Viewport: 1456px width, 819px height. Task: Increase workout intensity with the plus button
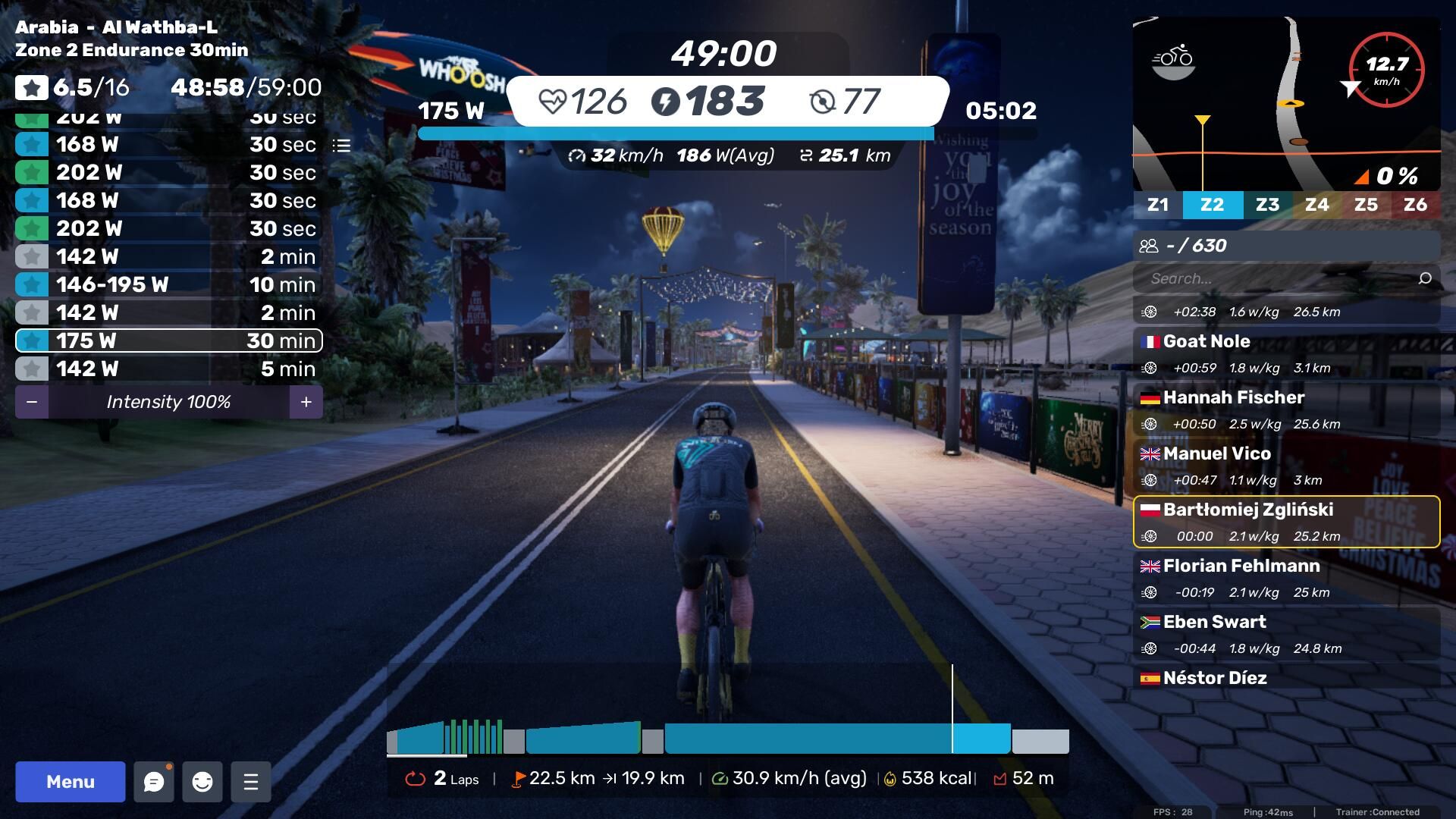[306, 402]
